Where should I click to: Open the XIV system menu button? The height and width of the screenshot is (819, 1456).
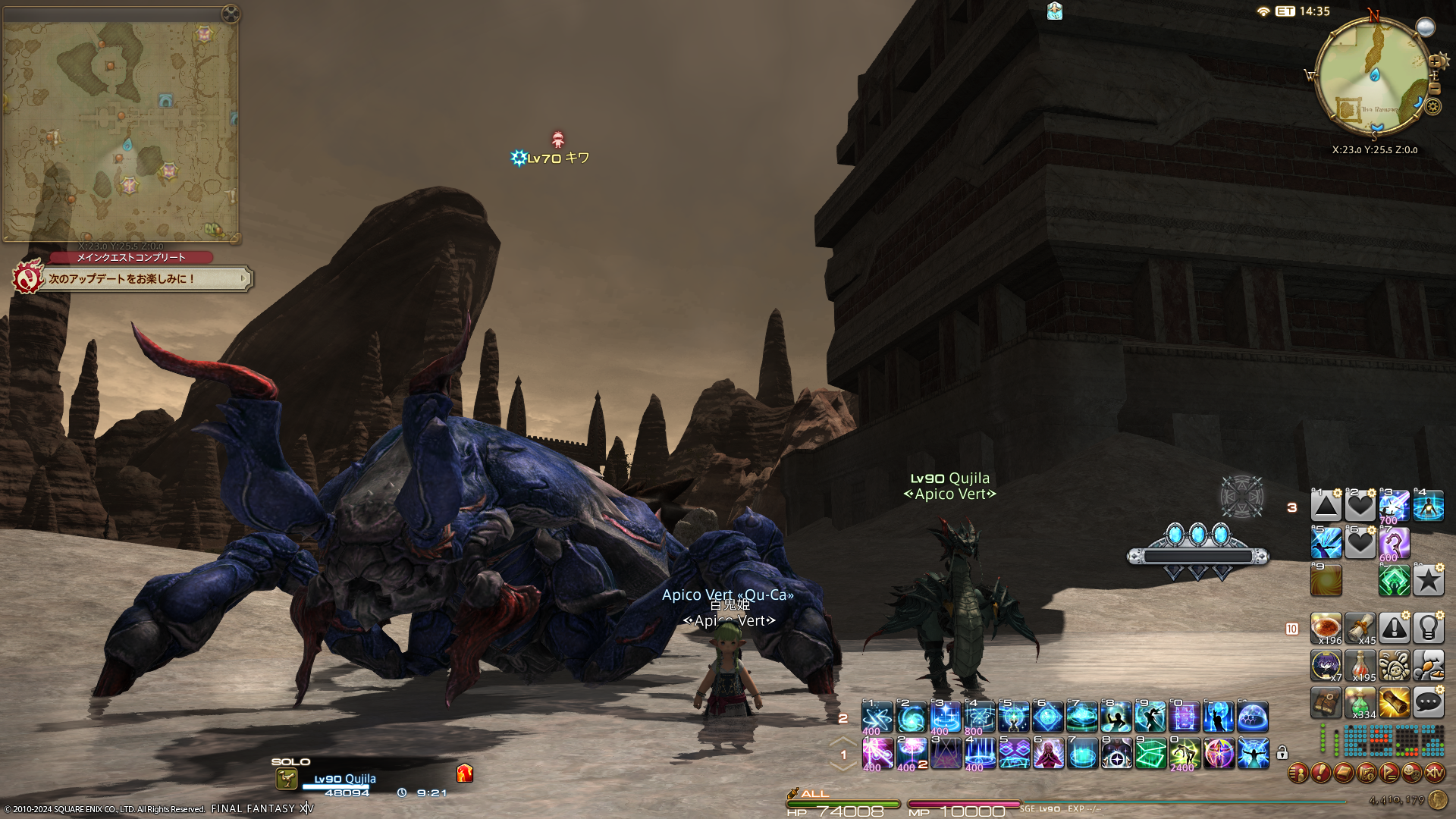point(1435,773)
